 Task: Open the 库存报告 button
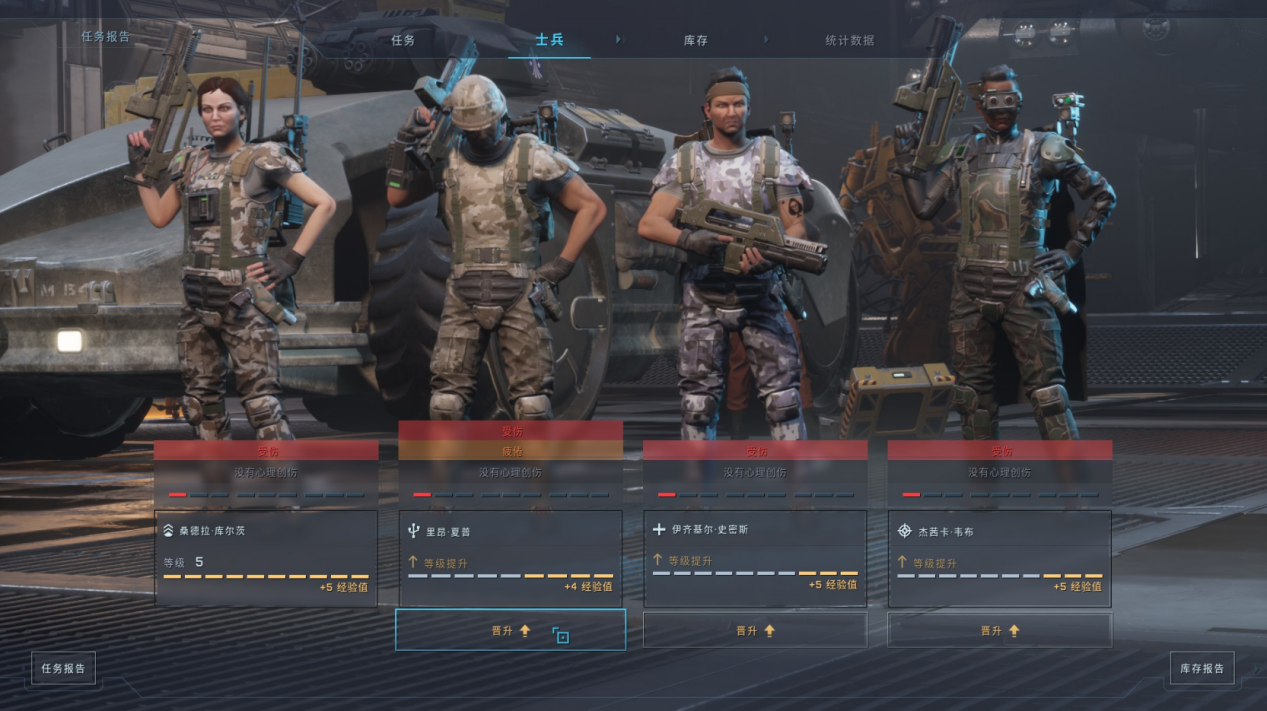tap(1202, 668)
